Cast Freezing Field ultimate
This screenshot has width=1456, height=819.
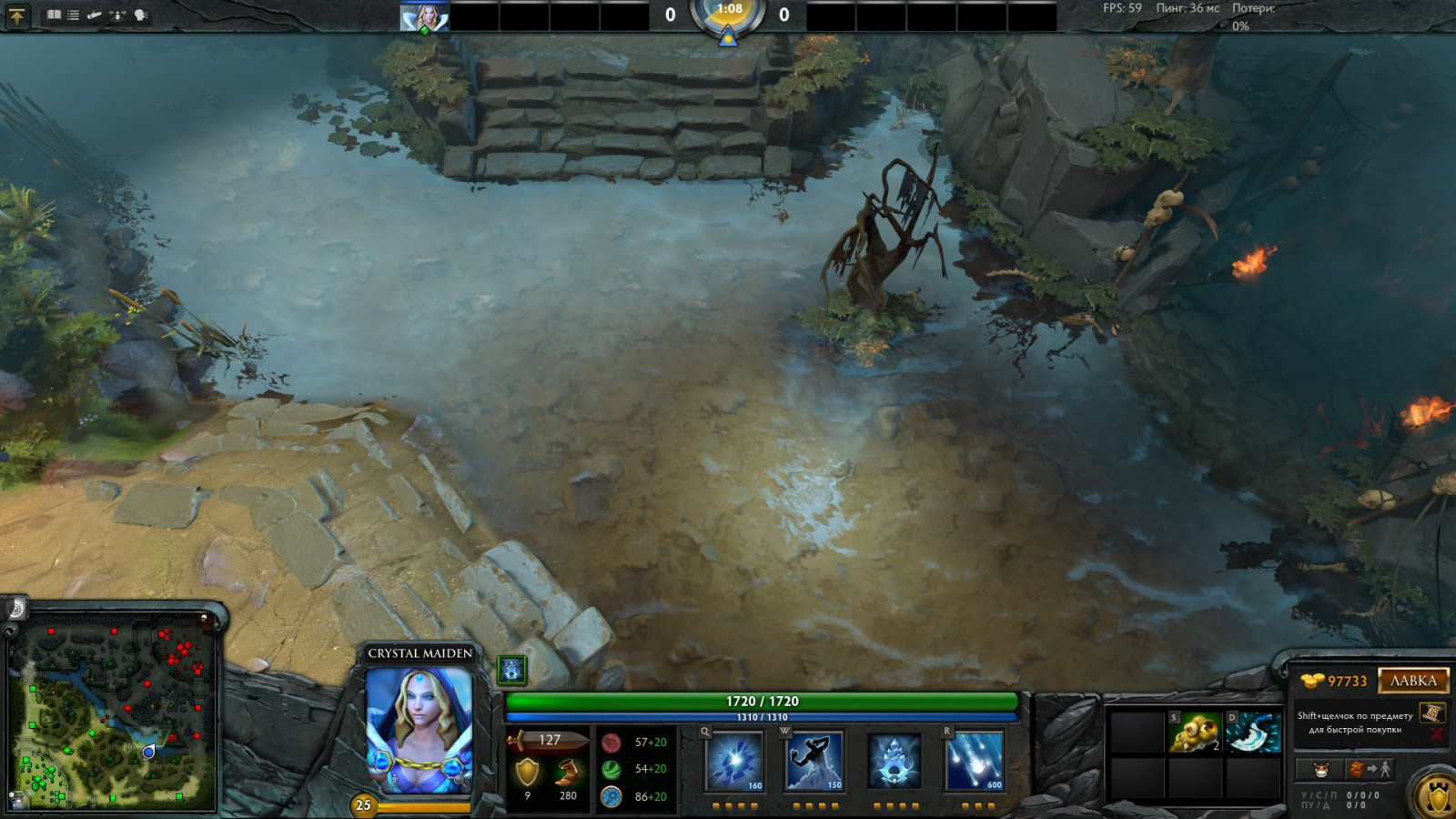pos(975,761)
